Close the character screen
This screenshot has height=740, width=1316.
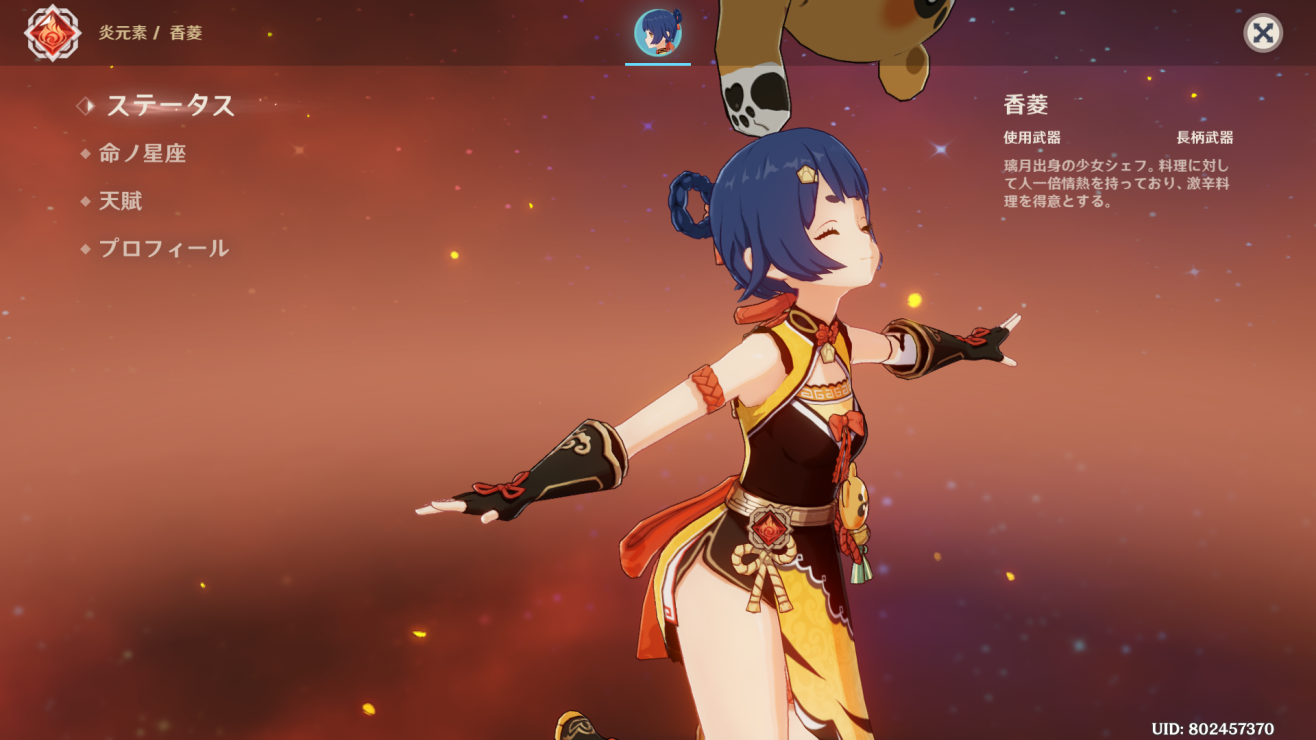tap(1263, 33)
